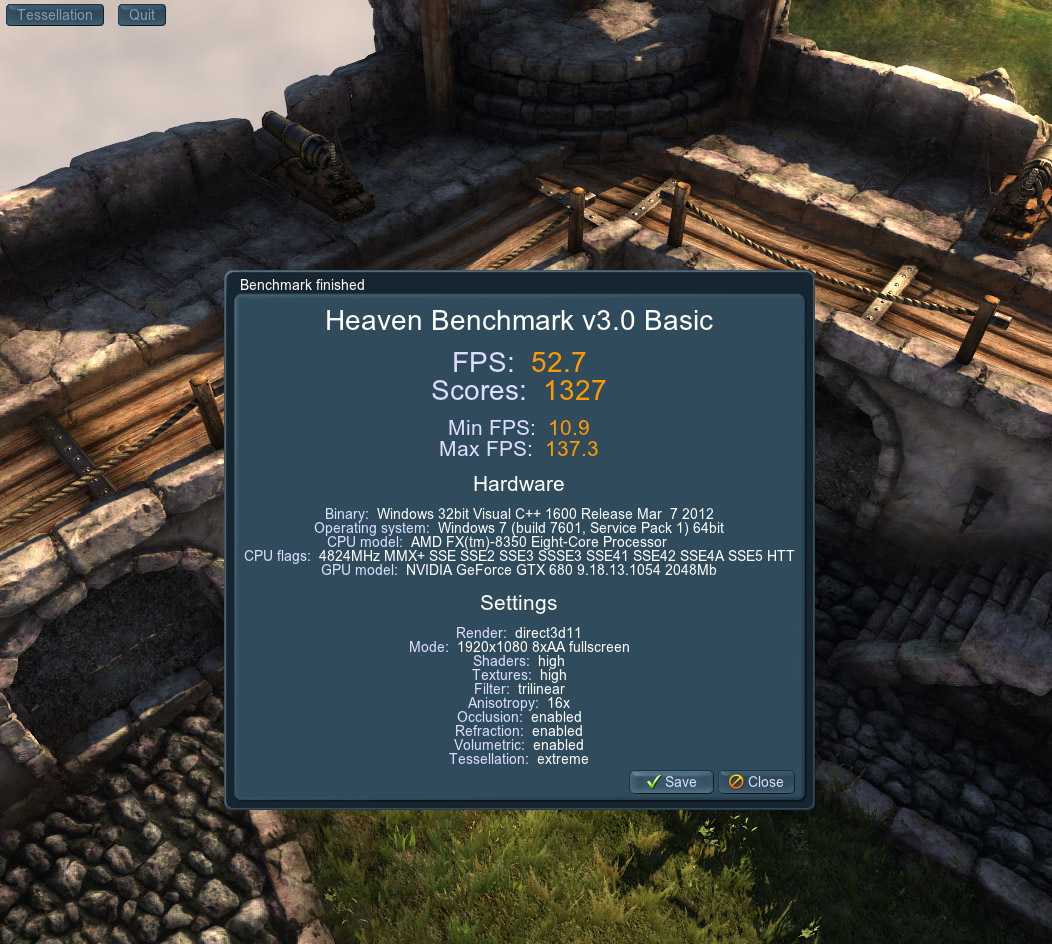Toggle the Tessellation button
Screen dimensions: 1052x944
click(x=55, y=15)
